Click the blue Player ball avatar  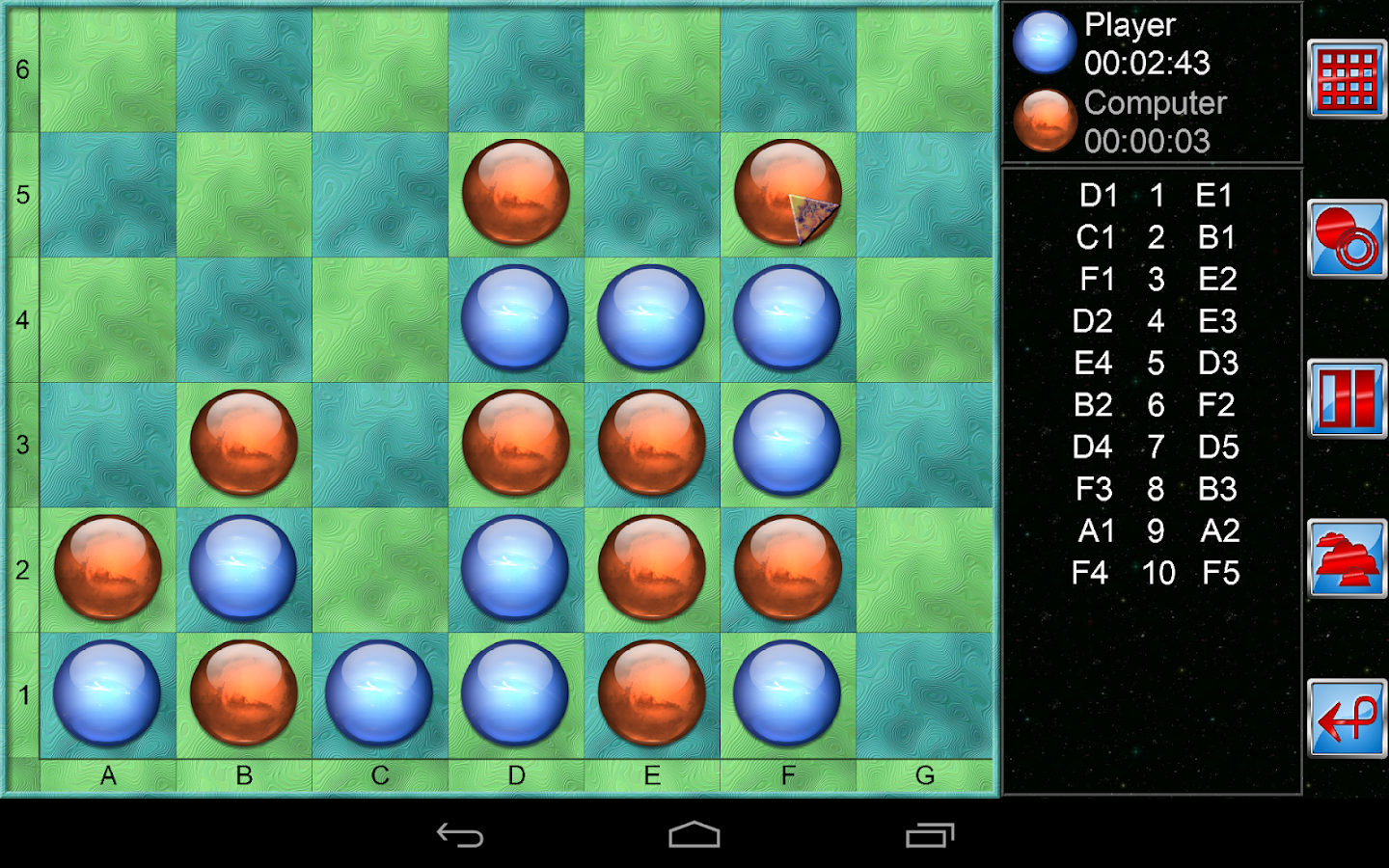pyautogui.click(x=1044, y=41)
